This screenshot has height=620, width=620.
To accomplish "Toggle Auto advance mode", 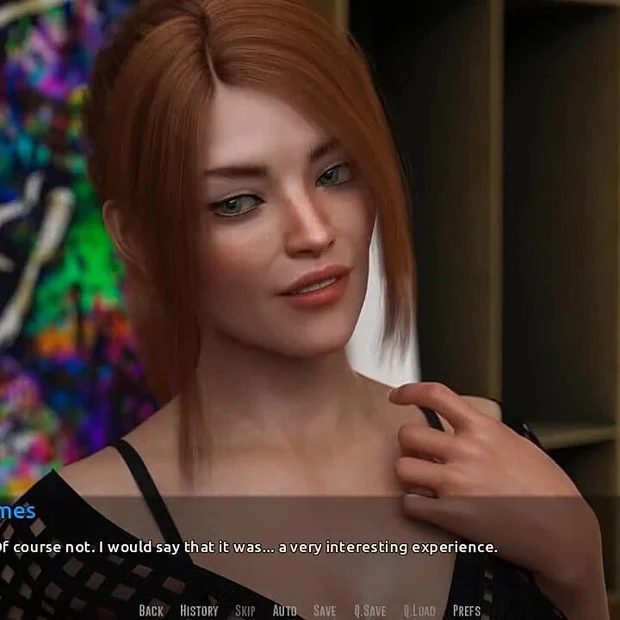I will 285,610.
